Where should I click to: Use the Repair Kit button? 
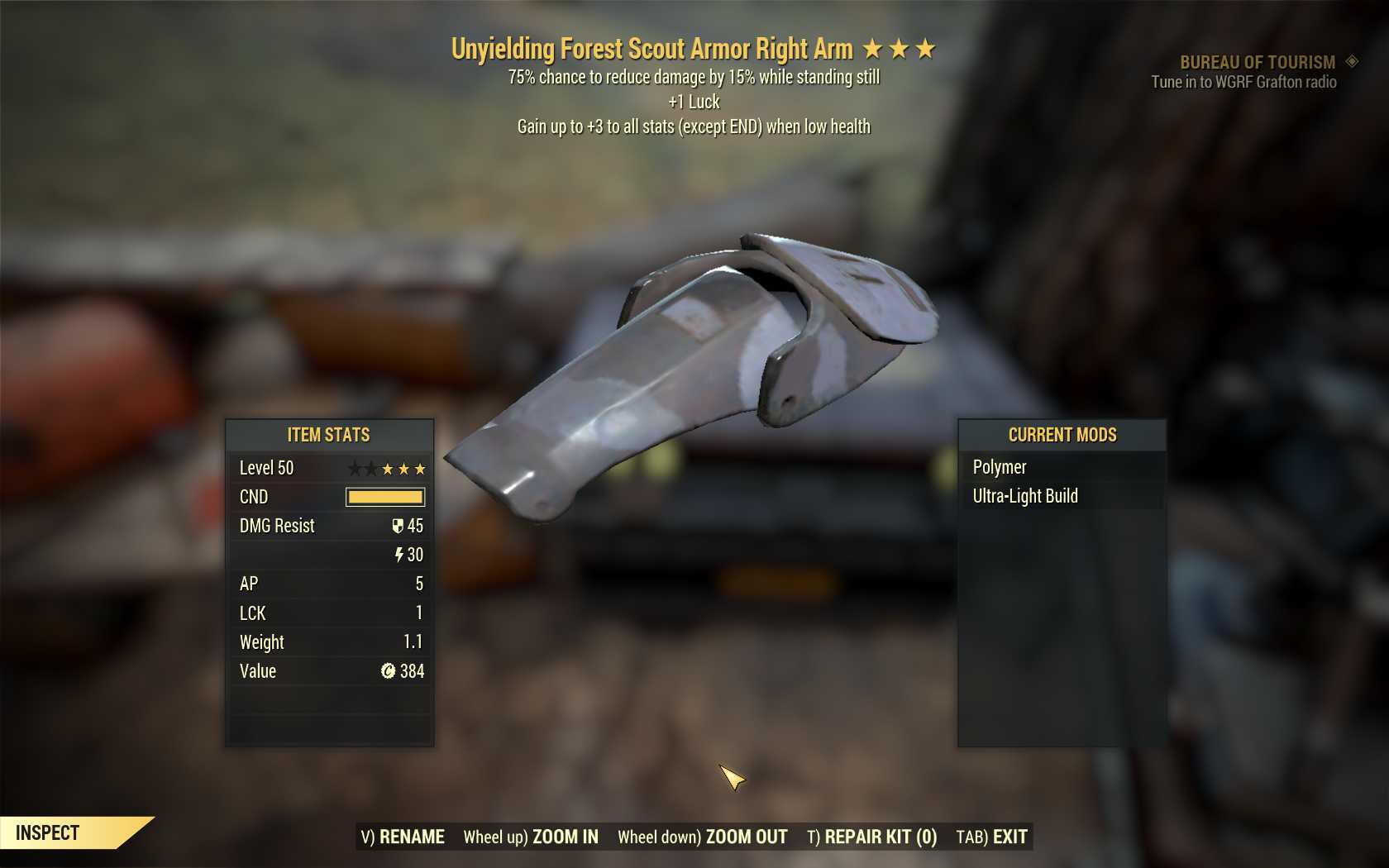click(871, 837)
